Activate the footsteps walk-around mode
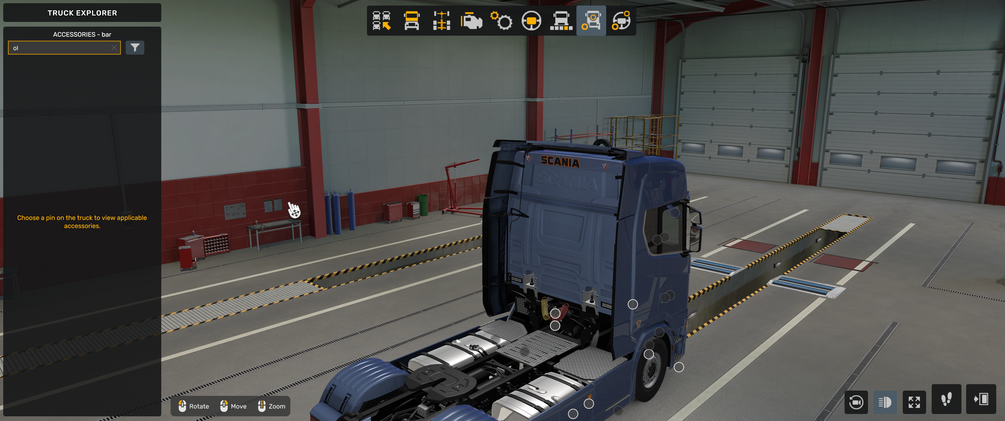The width and height of the screenshot is (1005, 421). (x=946, y=400)
